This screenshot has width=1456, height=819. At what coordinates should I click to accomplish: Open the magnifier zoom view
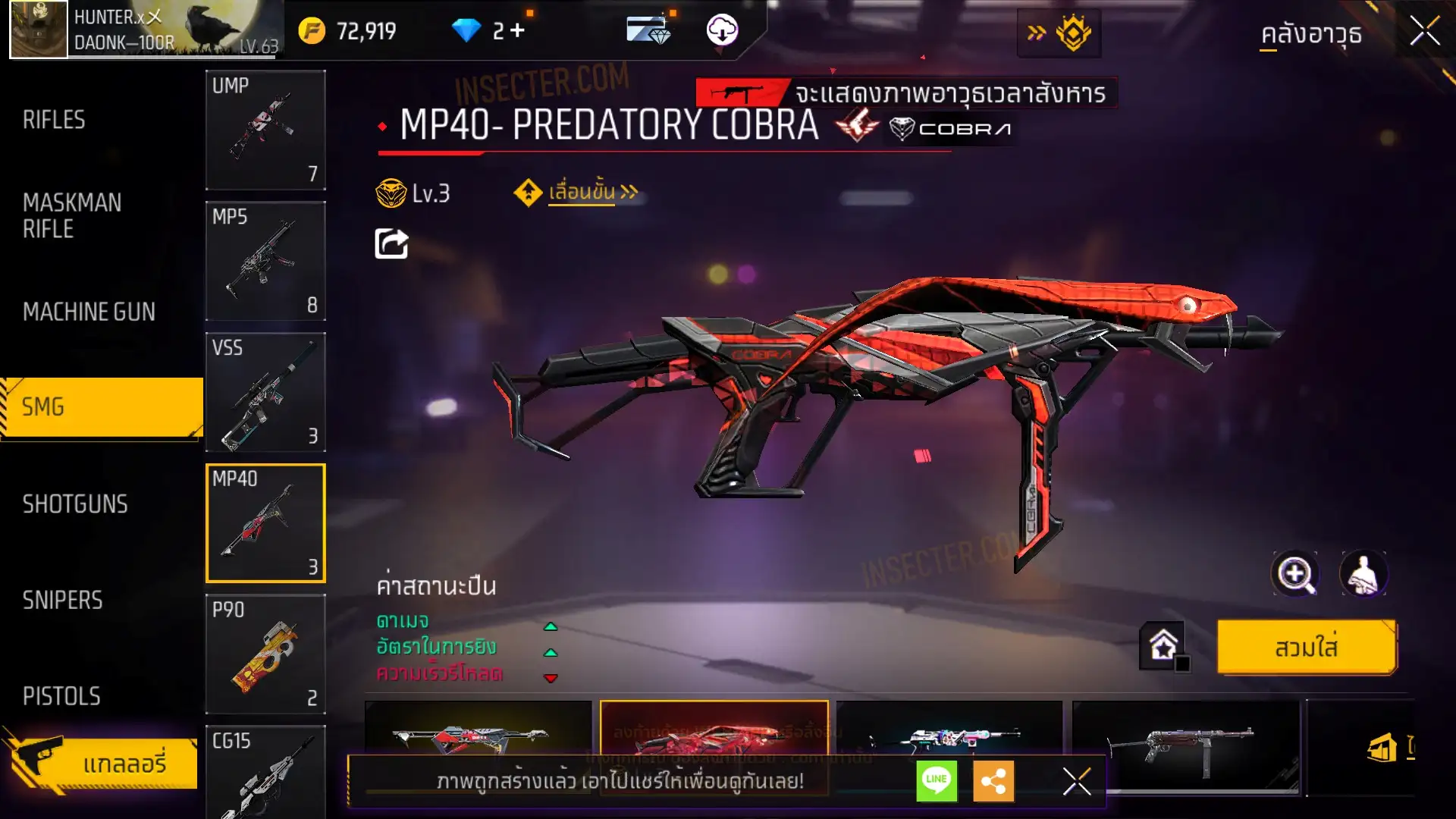1295,574
